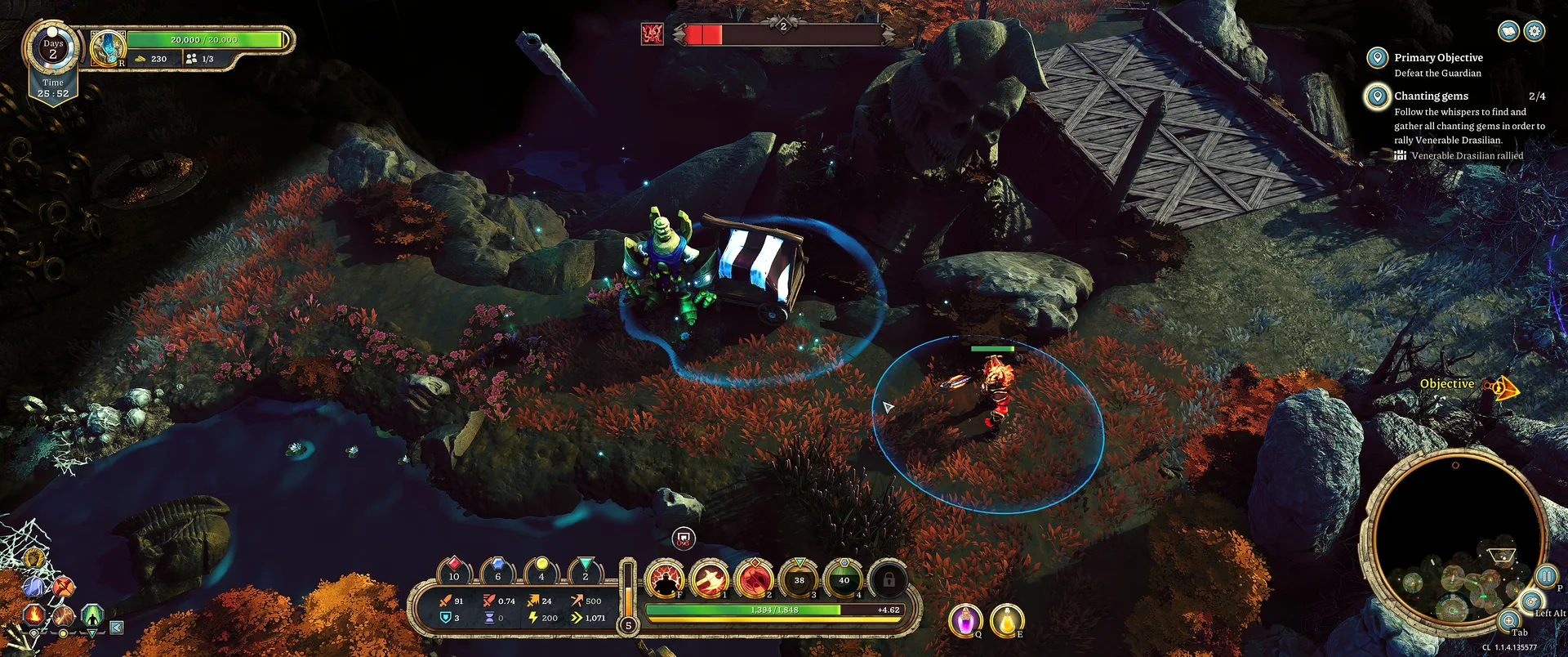Drink the yellow potion
The height and width of the screenshot is (657, 1568).
tap(1007, 620)
